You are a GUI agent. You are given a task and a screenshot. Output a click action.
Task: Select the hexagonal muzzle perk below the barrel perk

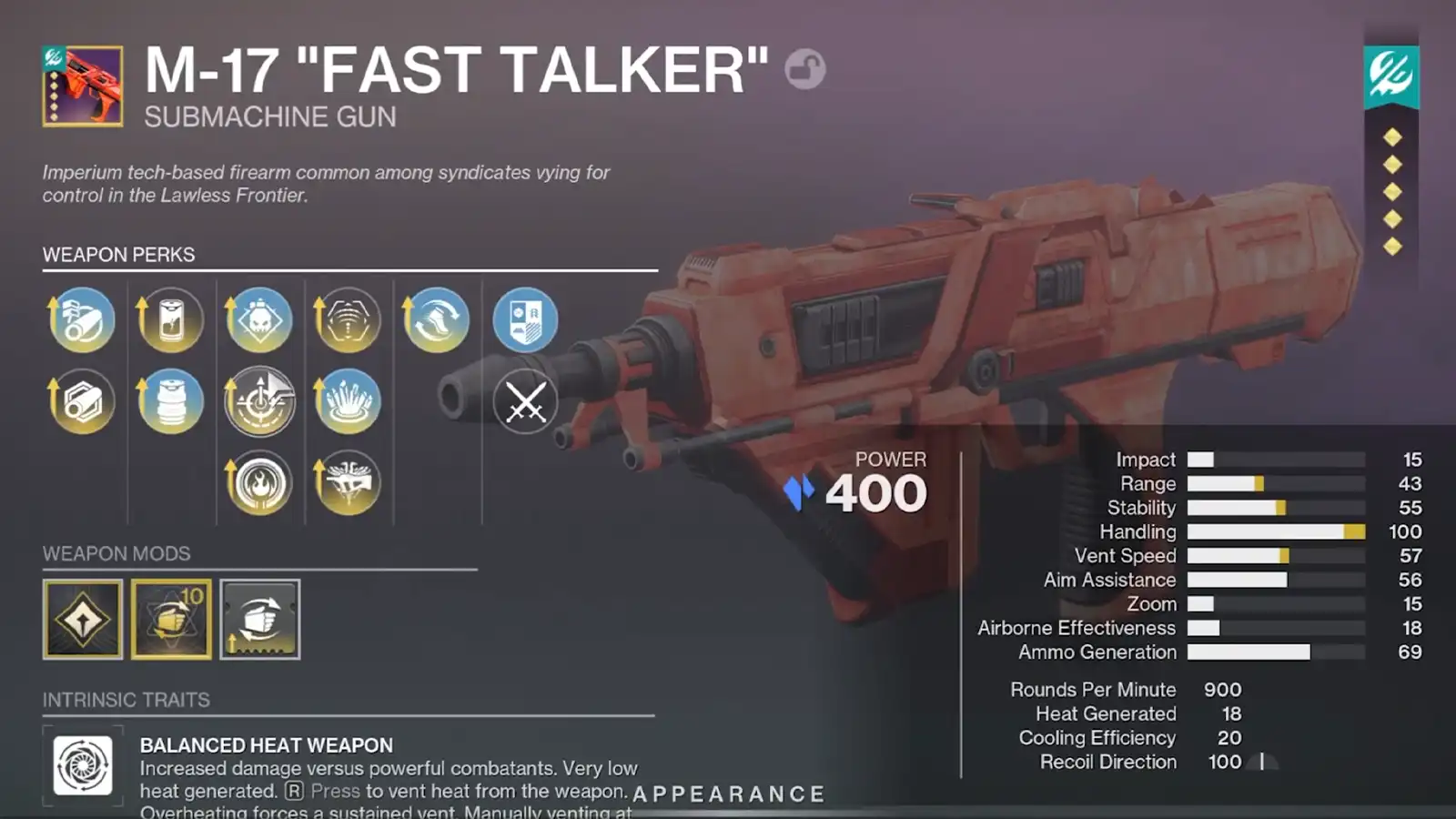click(80, 400)
